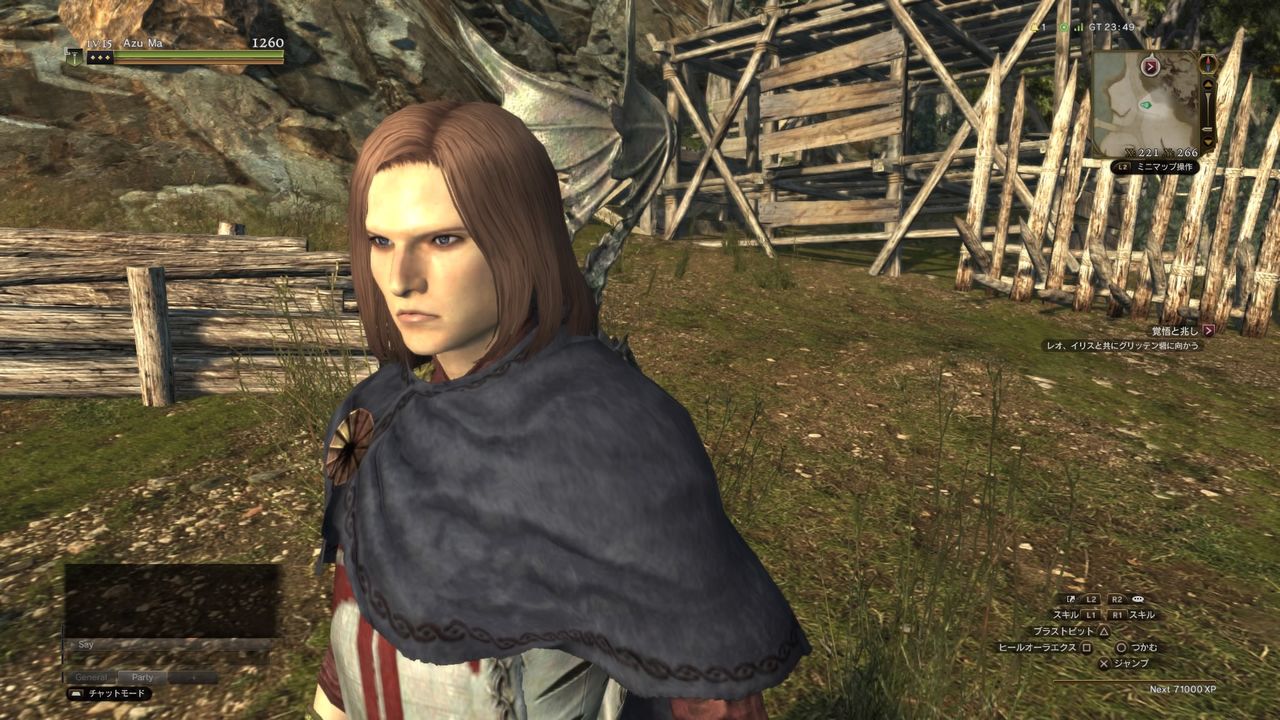Click the green player cursor on the minimap
1280x720 pixels.
(x=1146, y=104)
